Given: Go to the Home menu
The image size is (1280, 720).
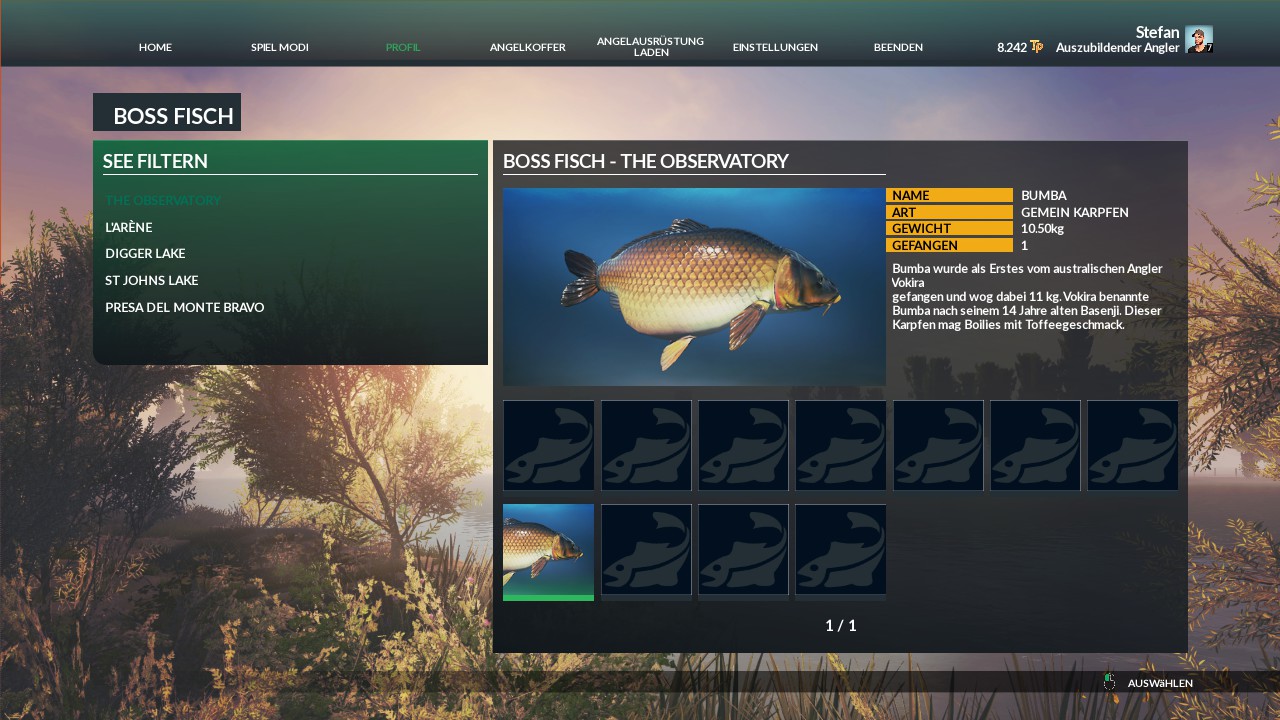Looking at the screenshot, I should click(155, 47).
